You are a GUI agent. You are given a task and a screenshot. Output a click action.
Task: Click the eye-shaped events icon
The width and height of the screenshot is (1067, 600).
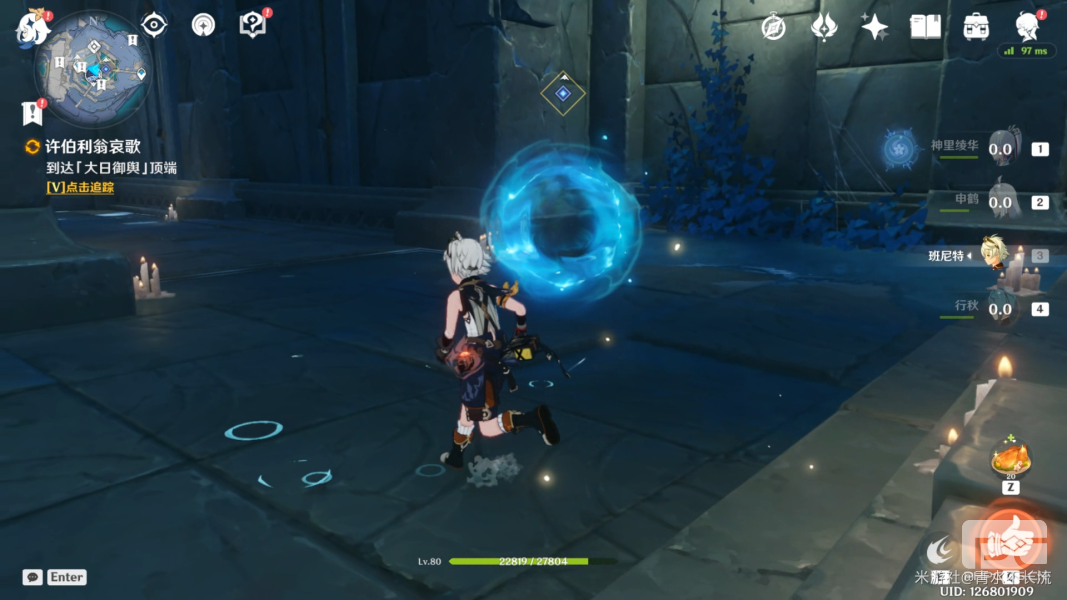[154, 25]
